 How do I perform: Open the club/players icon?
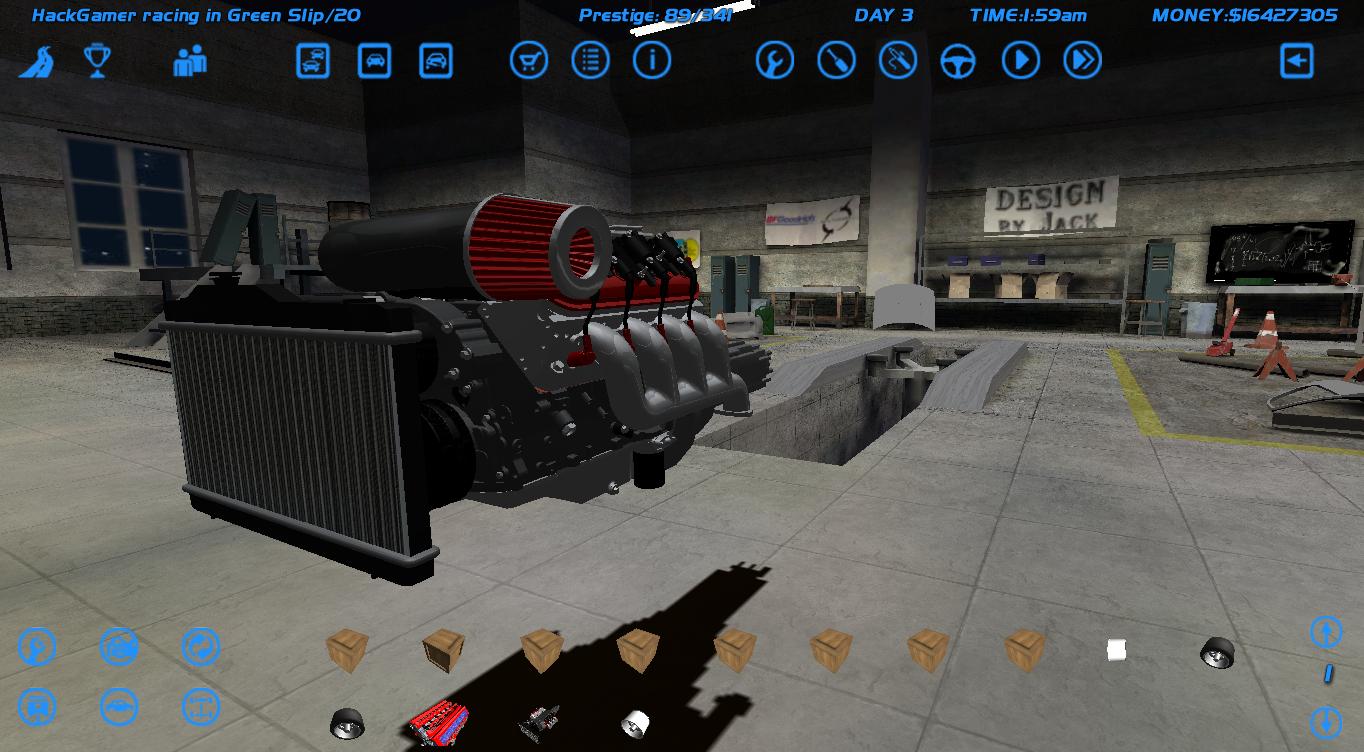190,61
